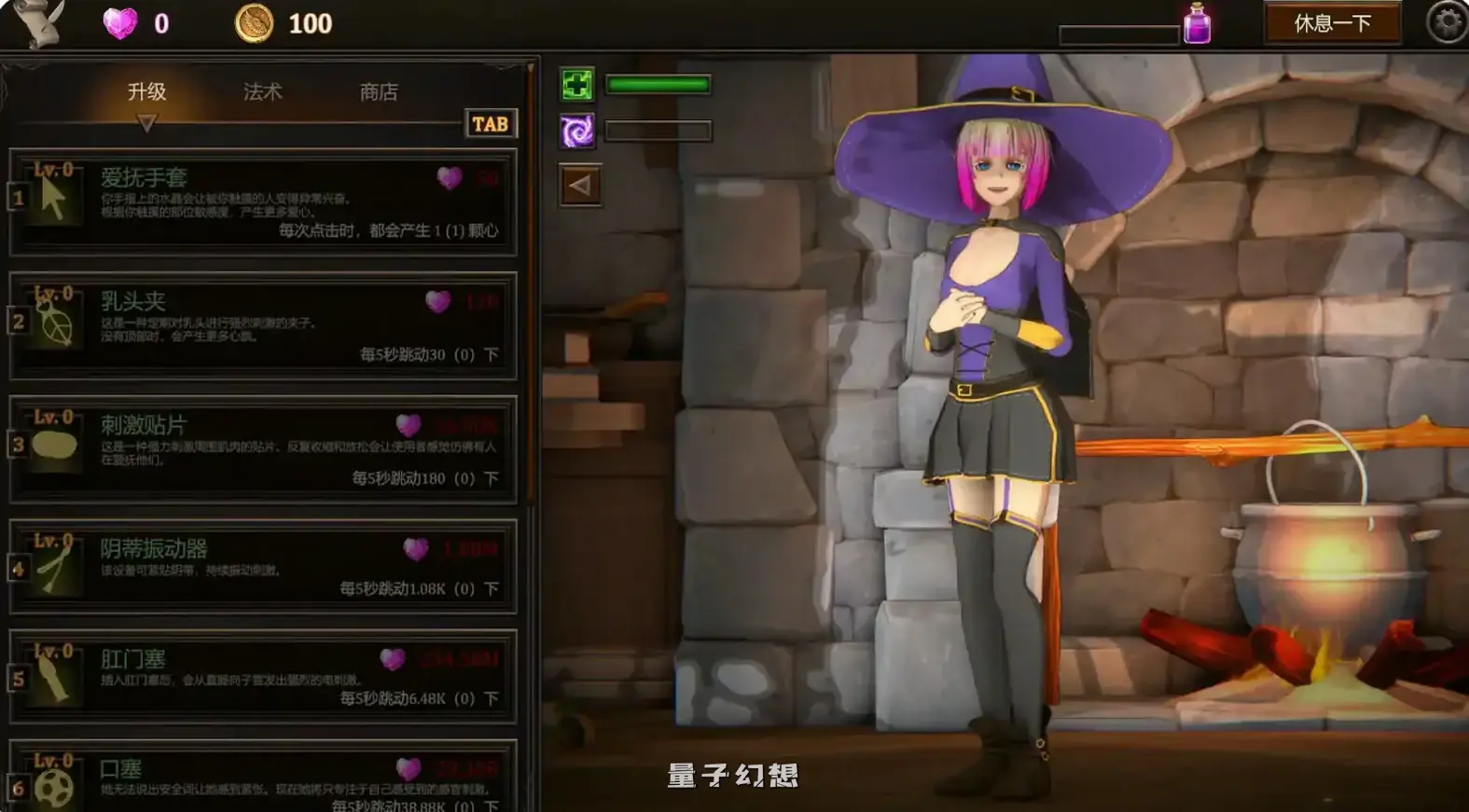Click the brown back arrow below the spell icon
The height and width of the screenshot is (812, 1469).
point(578,183)
